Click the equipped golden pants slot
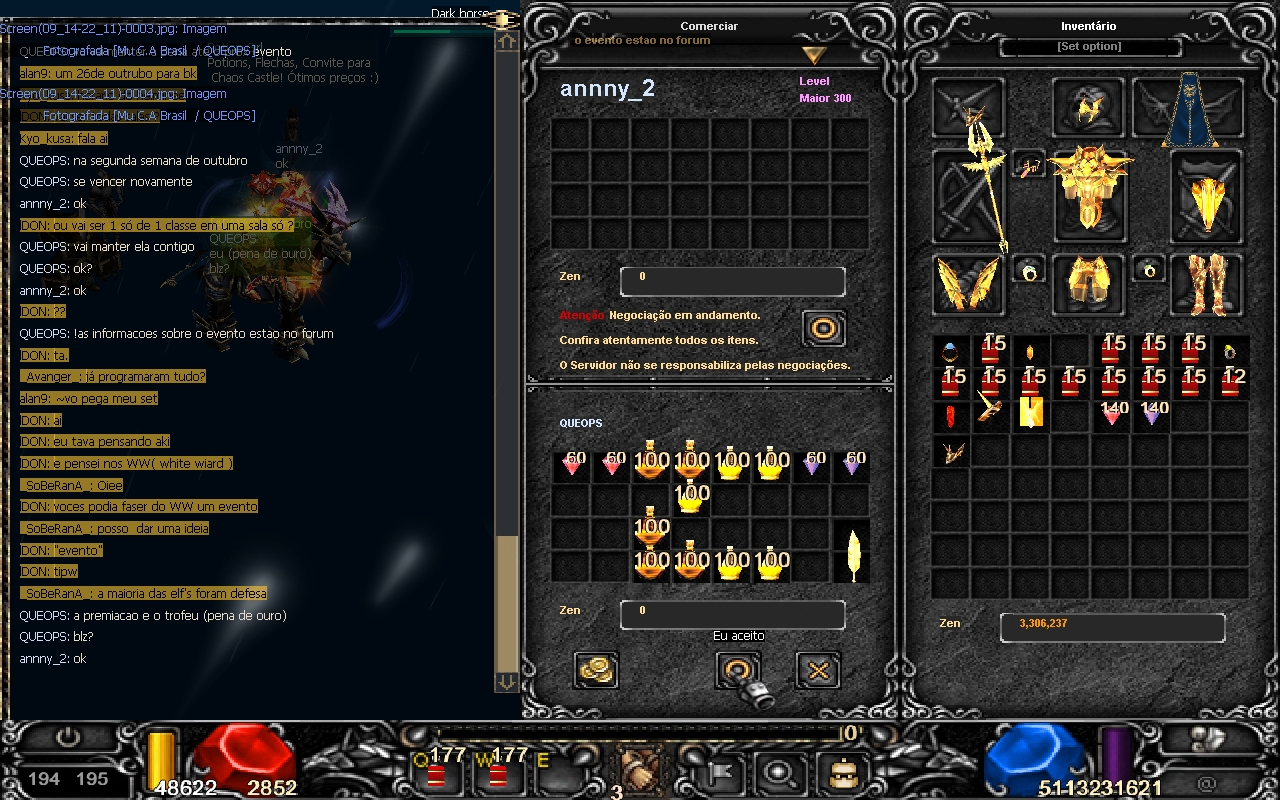This screenshot has width=1280, height=800. click(1089, 283)
